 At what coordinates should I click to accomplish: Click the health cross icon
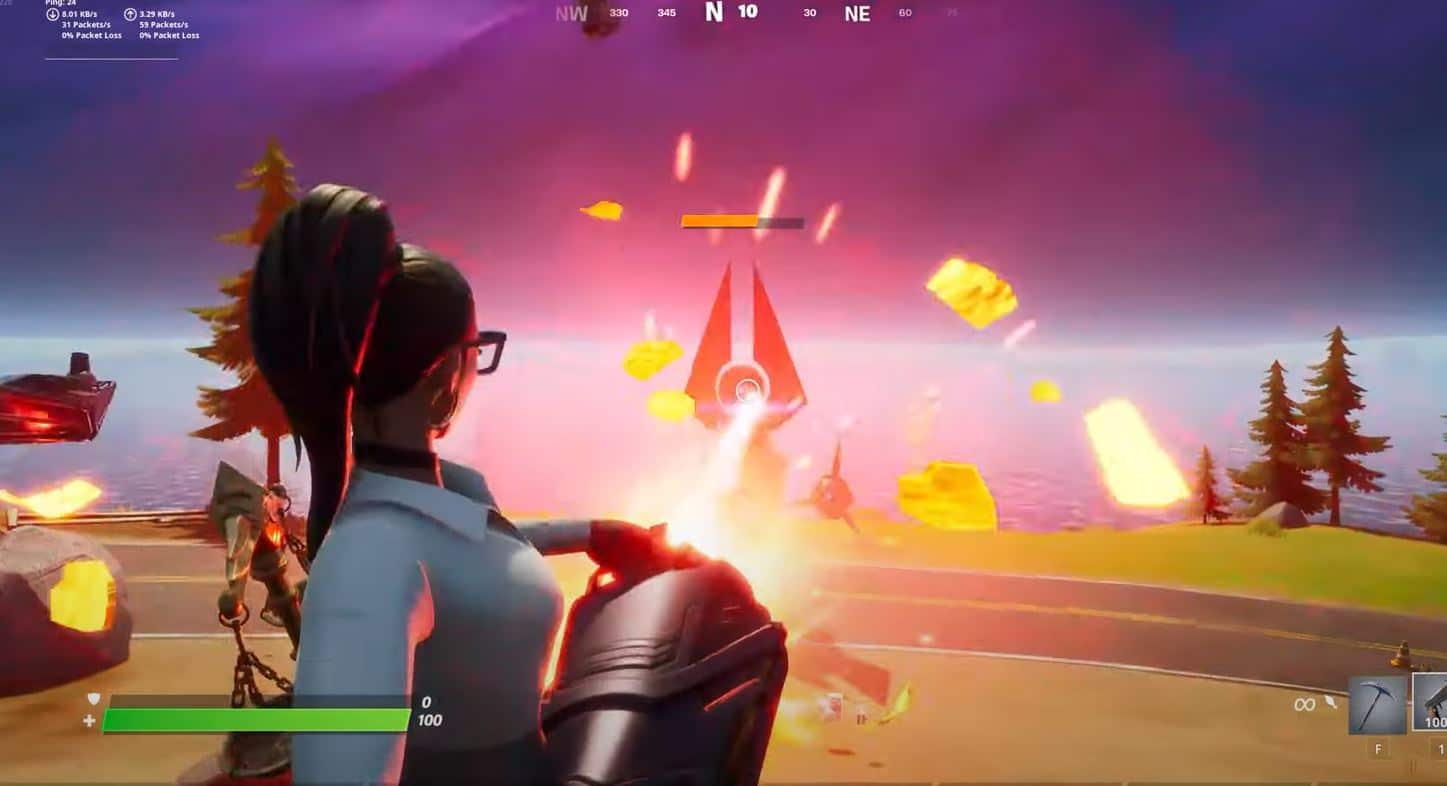(91, 720)
